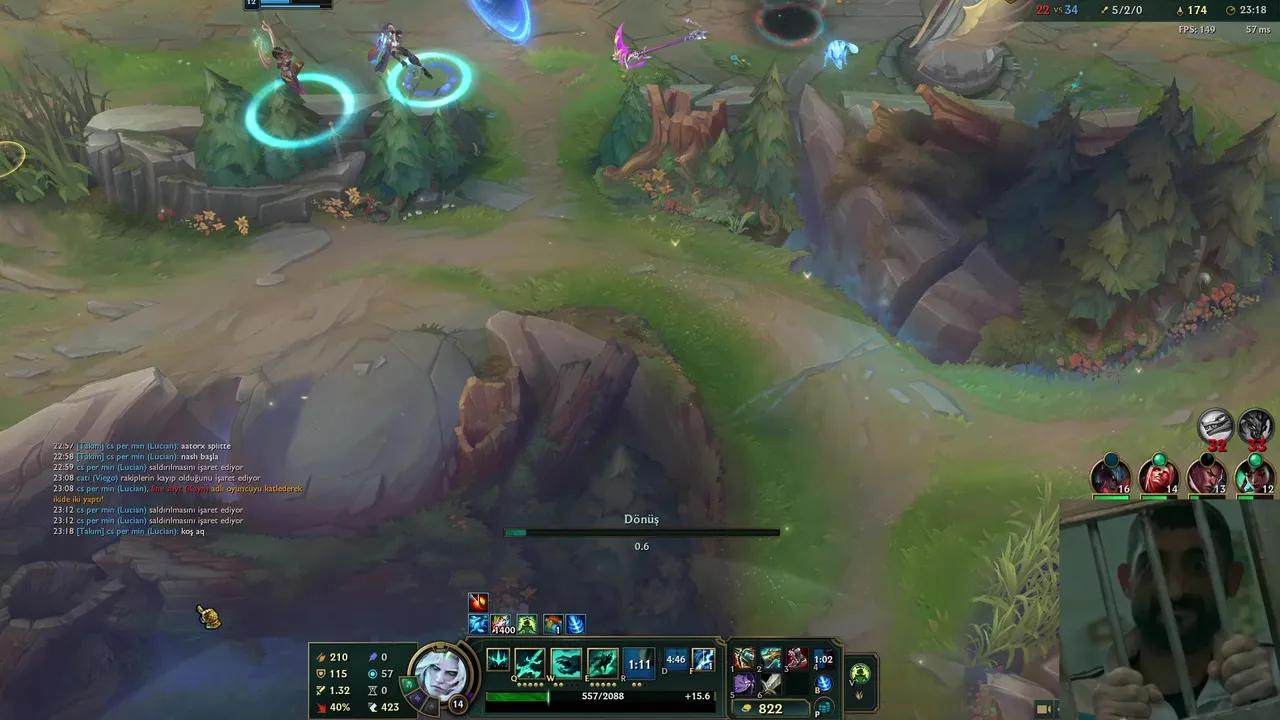
Task: Click the item in inventory slot 1
Action: click(744, 659)
